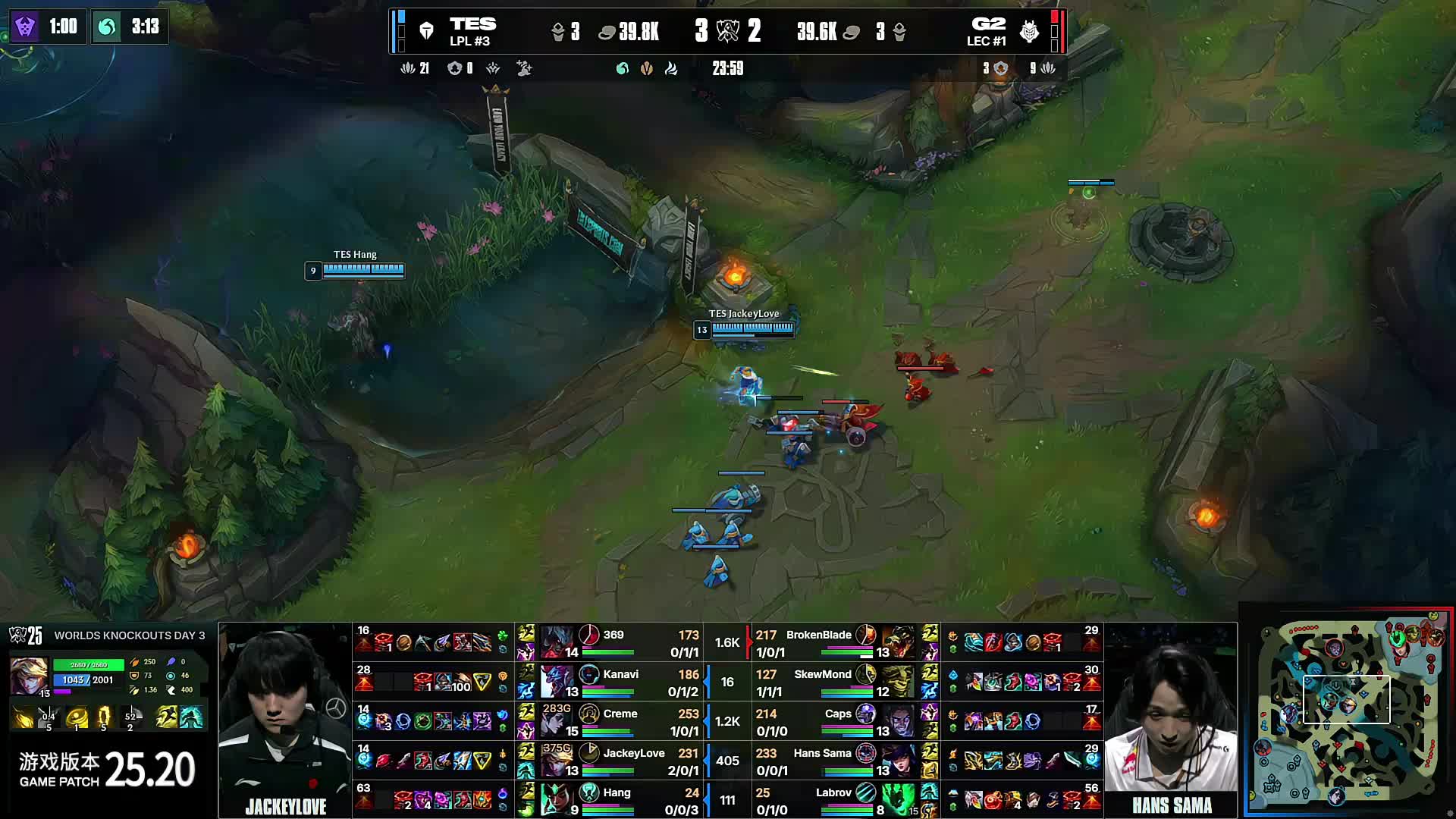Image resolution: width=1456 pixels, height=819 pixels.
Task: Click Hang's support item icon in his item row
Action: [482, 799]
